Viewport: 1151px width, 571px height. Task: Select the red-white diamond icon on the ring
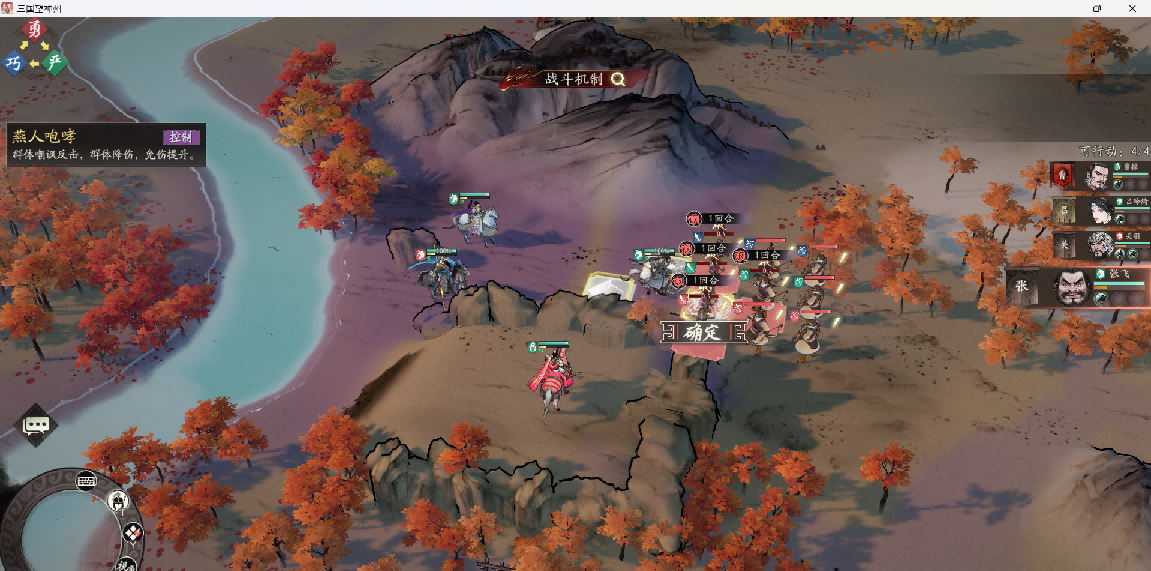133,534
